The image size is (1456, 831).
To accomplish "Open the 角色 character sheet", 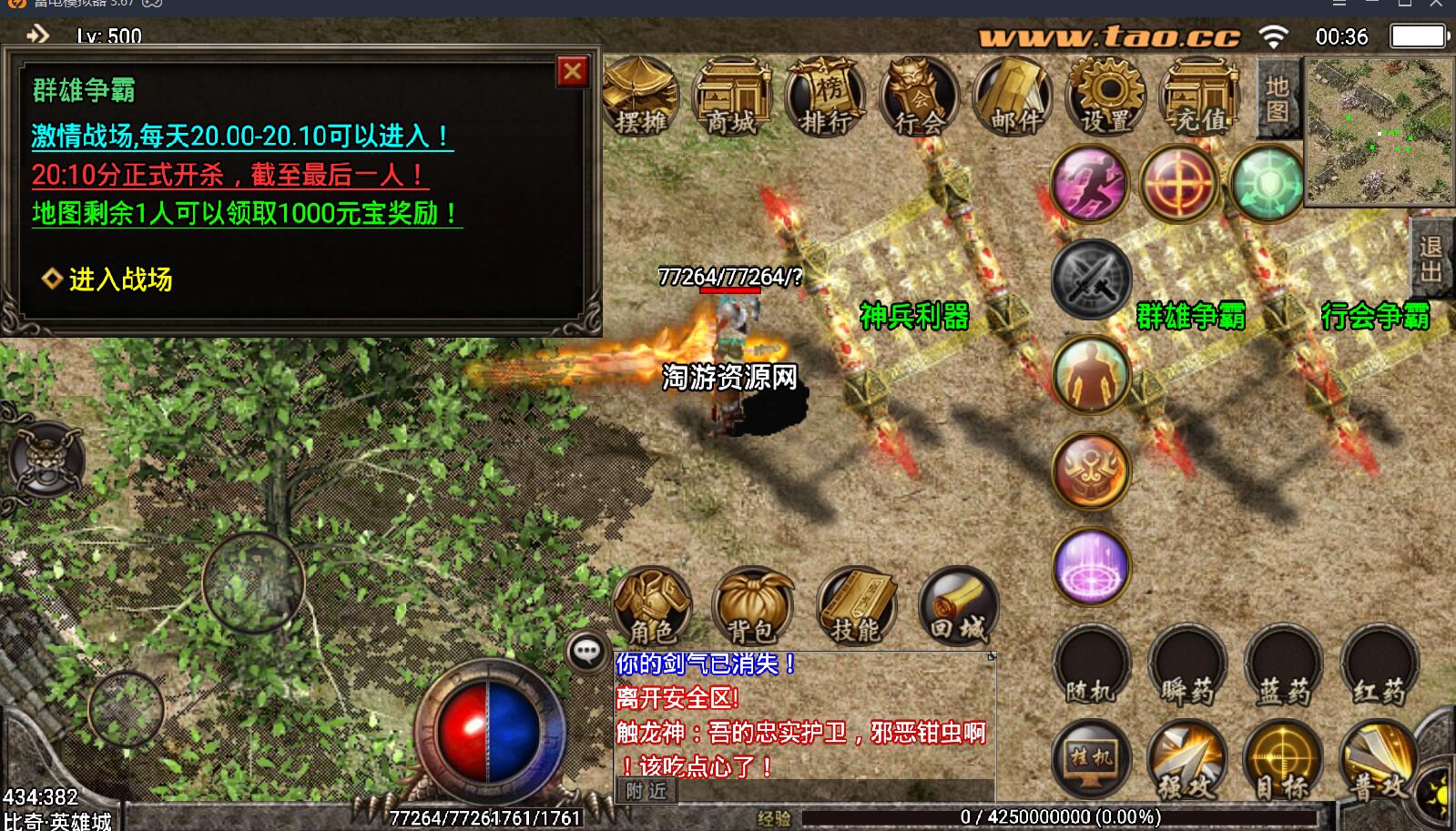I will point(652,605).
